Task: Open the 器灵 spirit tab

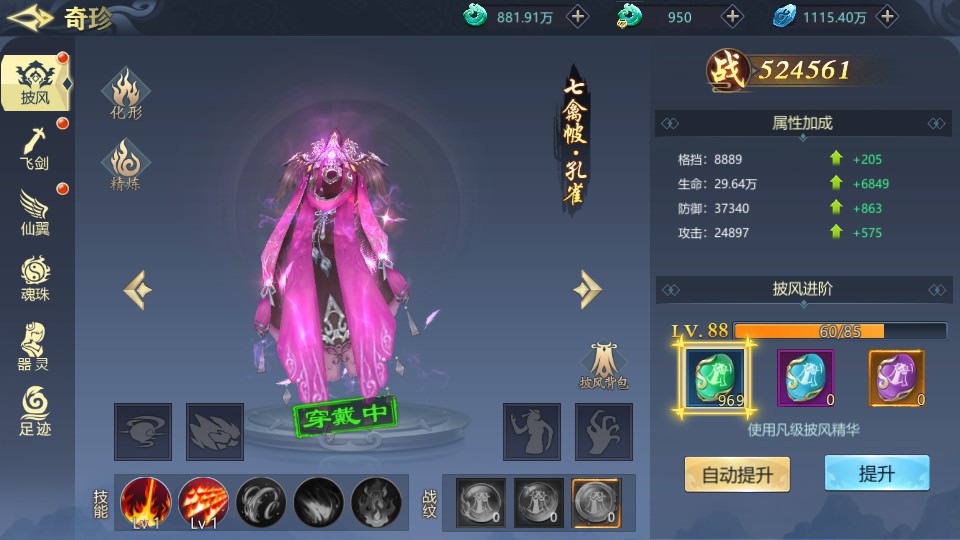Action: 34,346
